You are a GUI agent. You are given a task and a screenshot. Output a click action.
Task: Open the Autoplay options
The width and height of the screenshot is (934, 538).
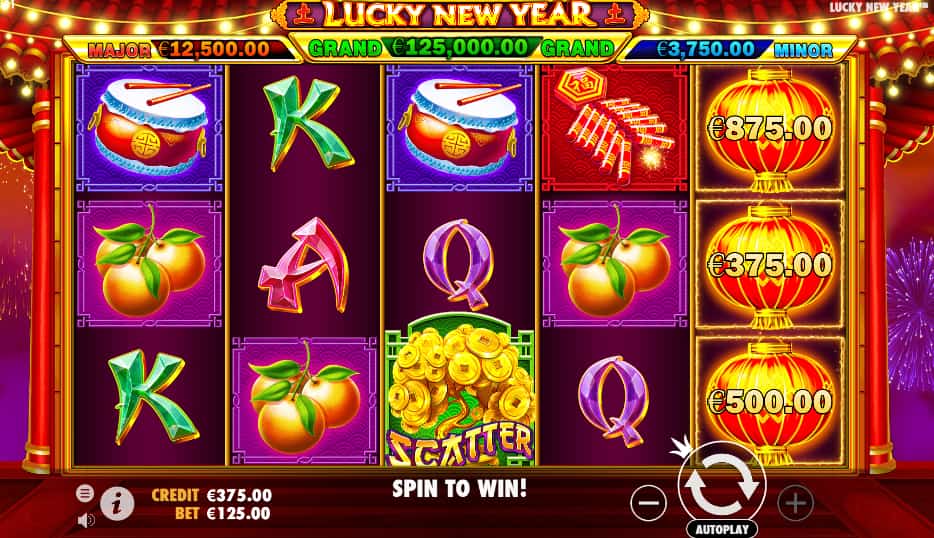tap(721, 527)
